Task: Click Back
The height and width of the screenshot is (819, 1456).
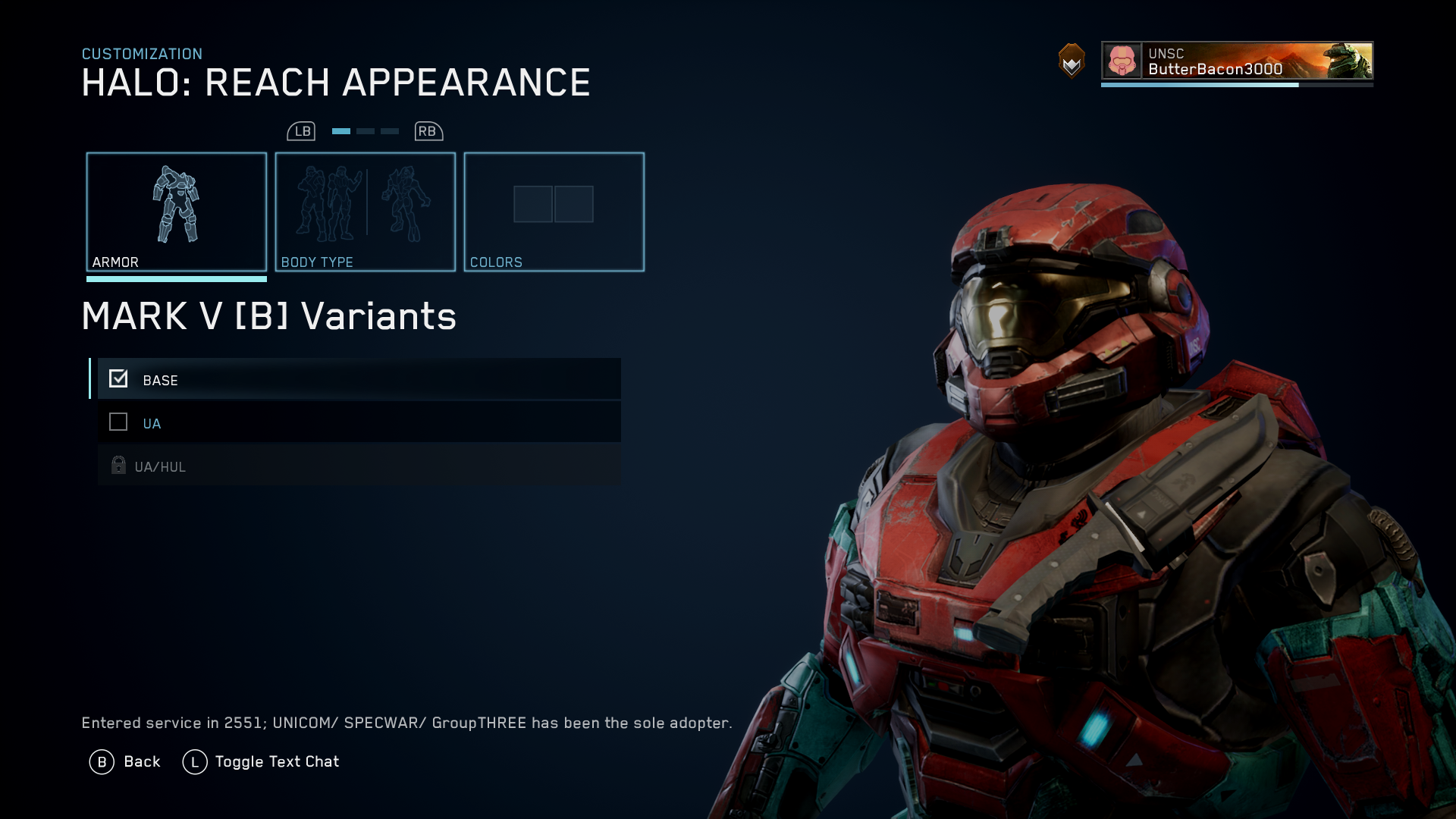Action: [141, 761]
